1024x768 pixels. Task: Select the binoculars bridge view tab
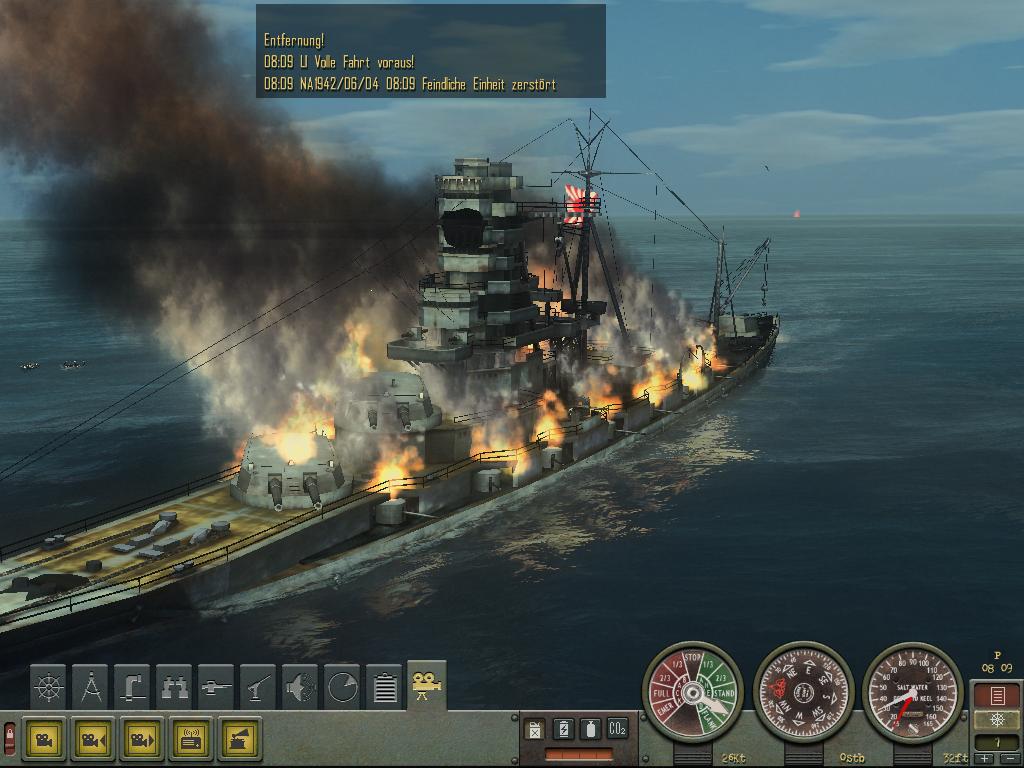(x=175, y=686)
